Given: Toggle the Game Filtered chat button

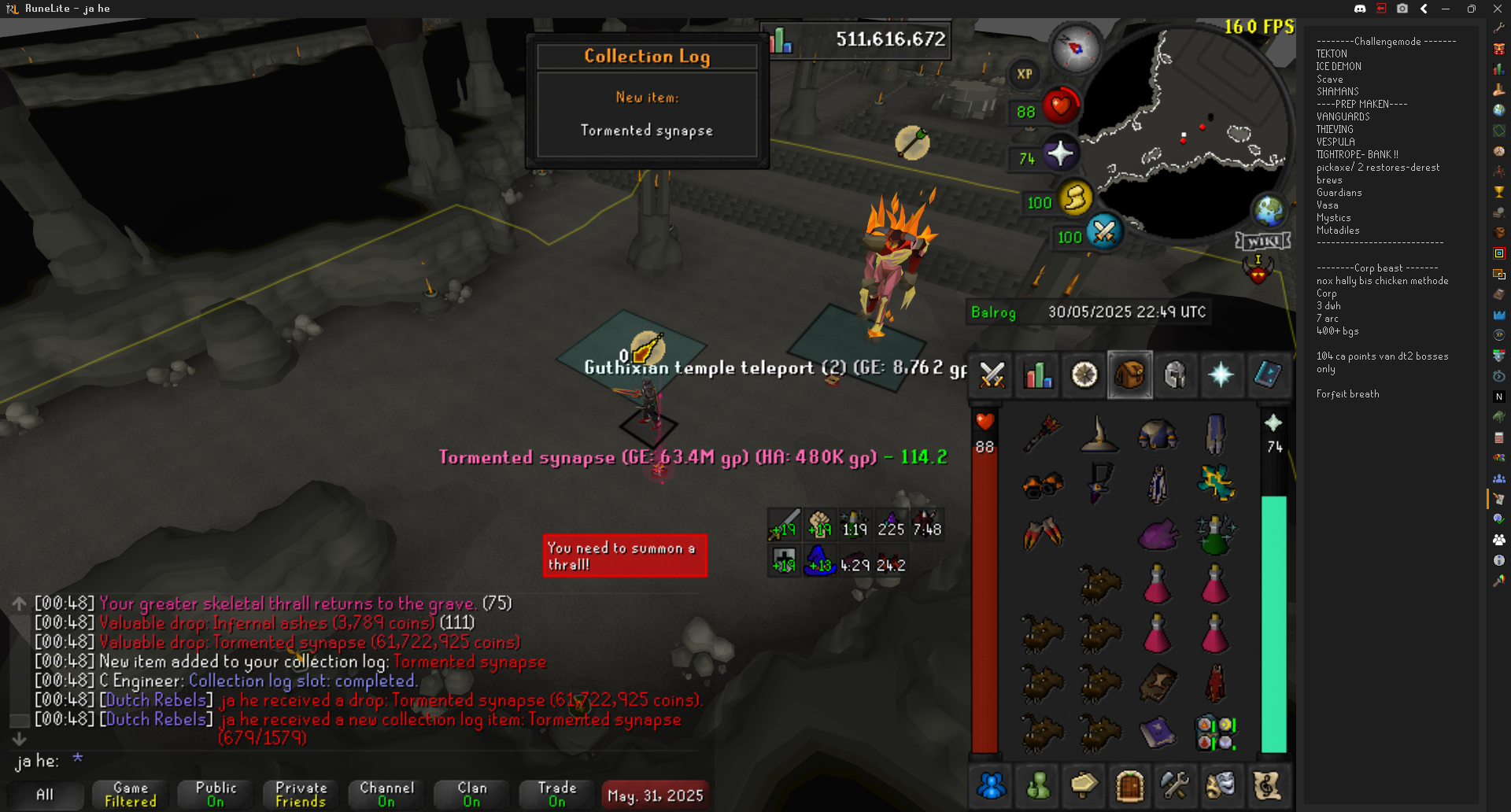Looking at the screenshot, I should click(x=131, y=794).
